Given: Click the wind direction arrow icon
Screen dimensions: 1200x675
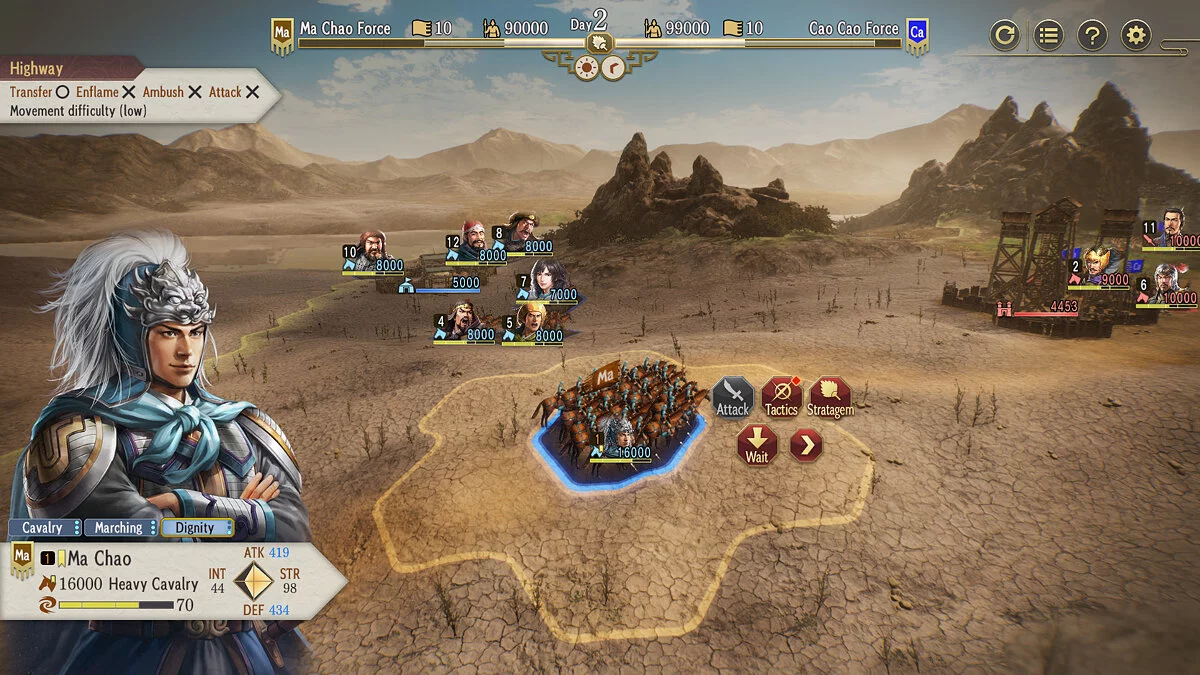Looking at the screenshot, I should click(613, 67).
